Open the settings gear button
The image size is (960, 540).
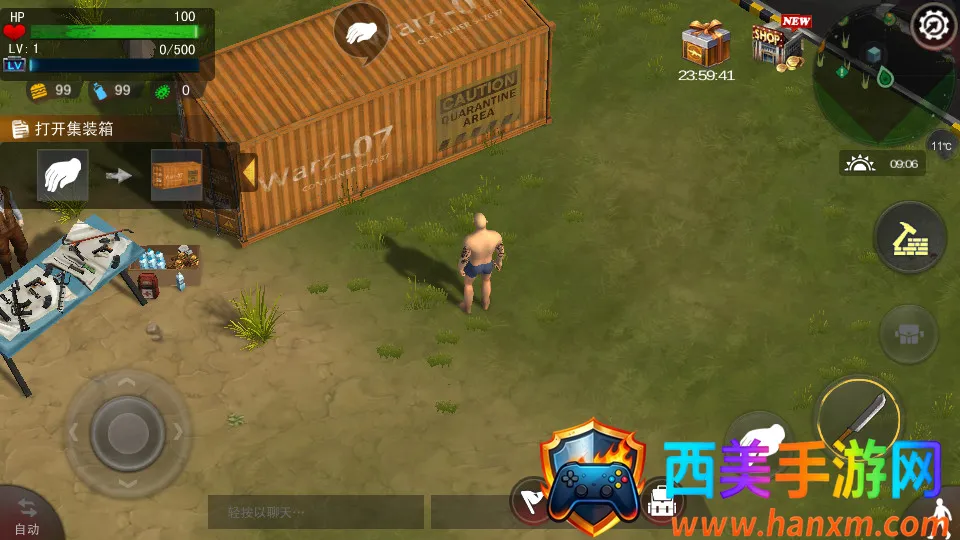(934, 23)
